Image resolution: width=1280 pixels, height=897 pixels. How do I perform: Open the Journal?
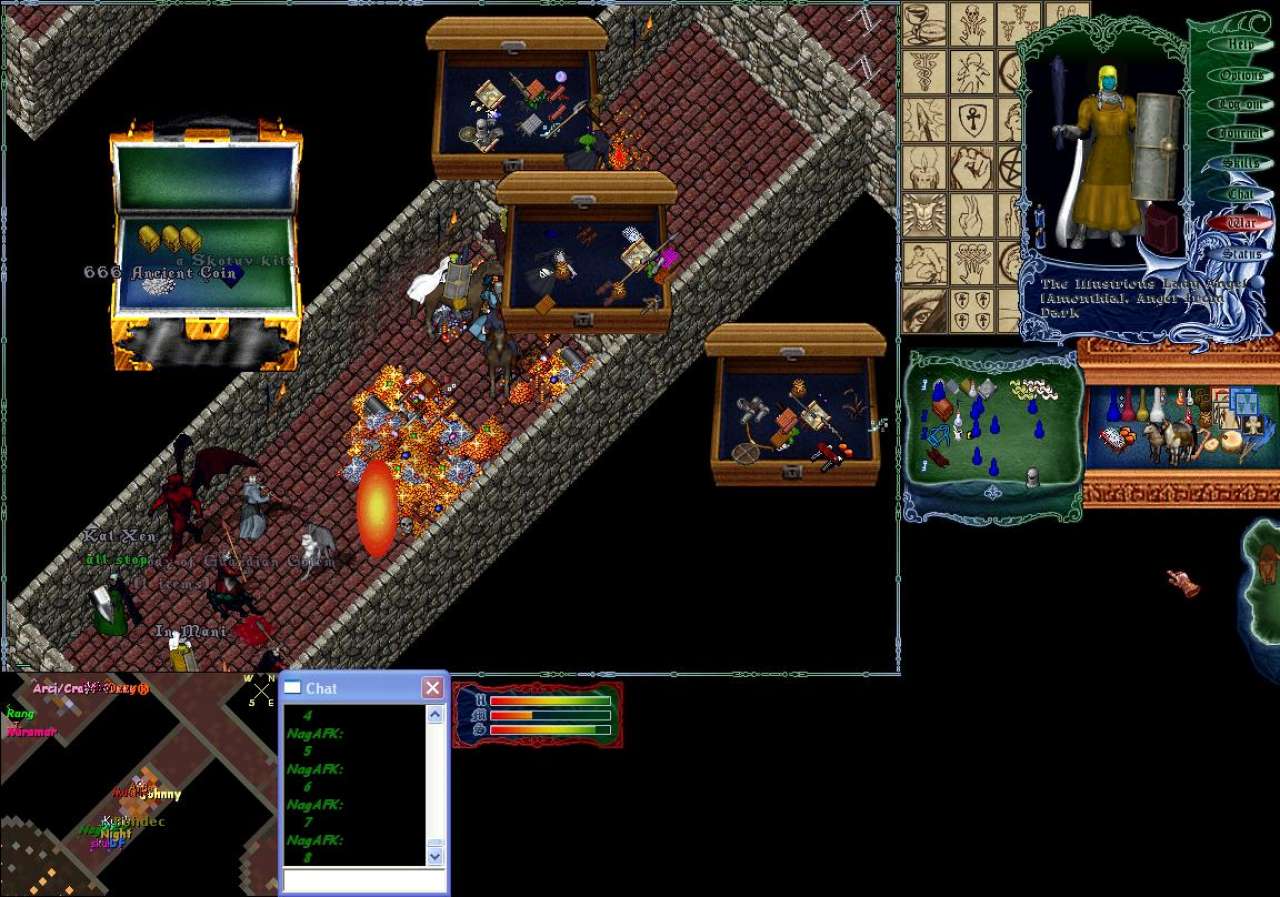coord(1241,133)
